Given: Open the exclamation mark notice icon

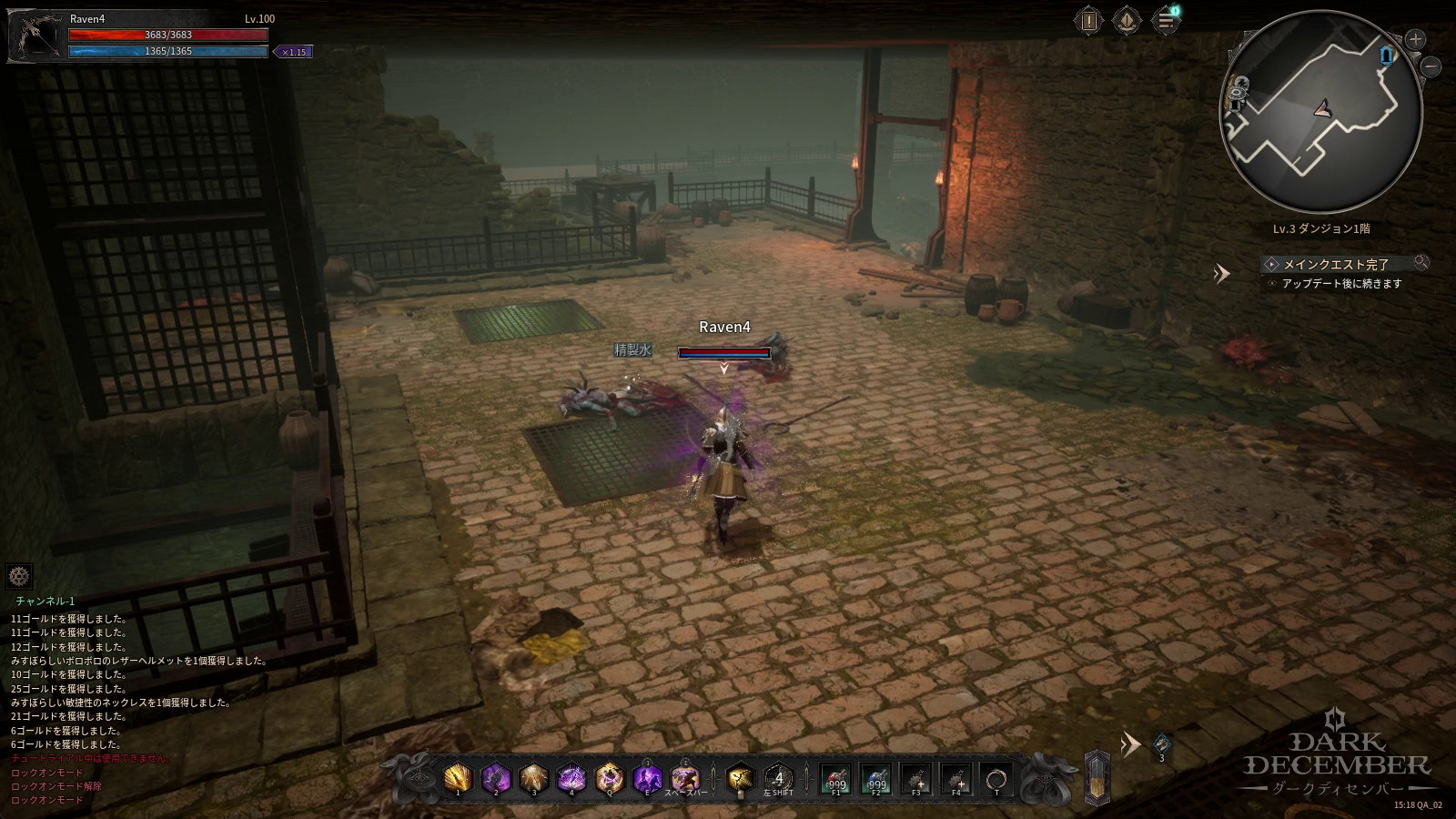Looking at the screenshot, I should [x=1088, y=20].
